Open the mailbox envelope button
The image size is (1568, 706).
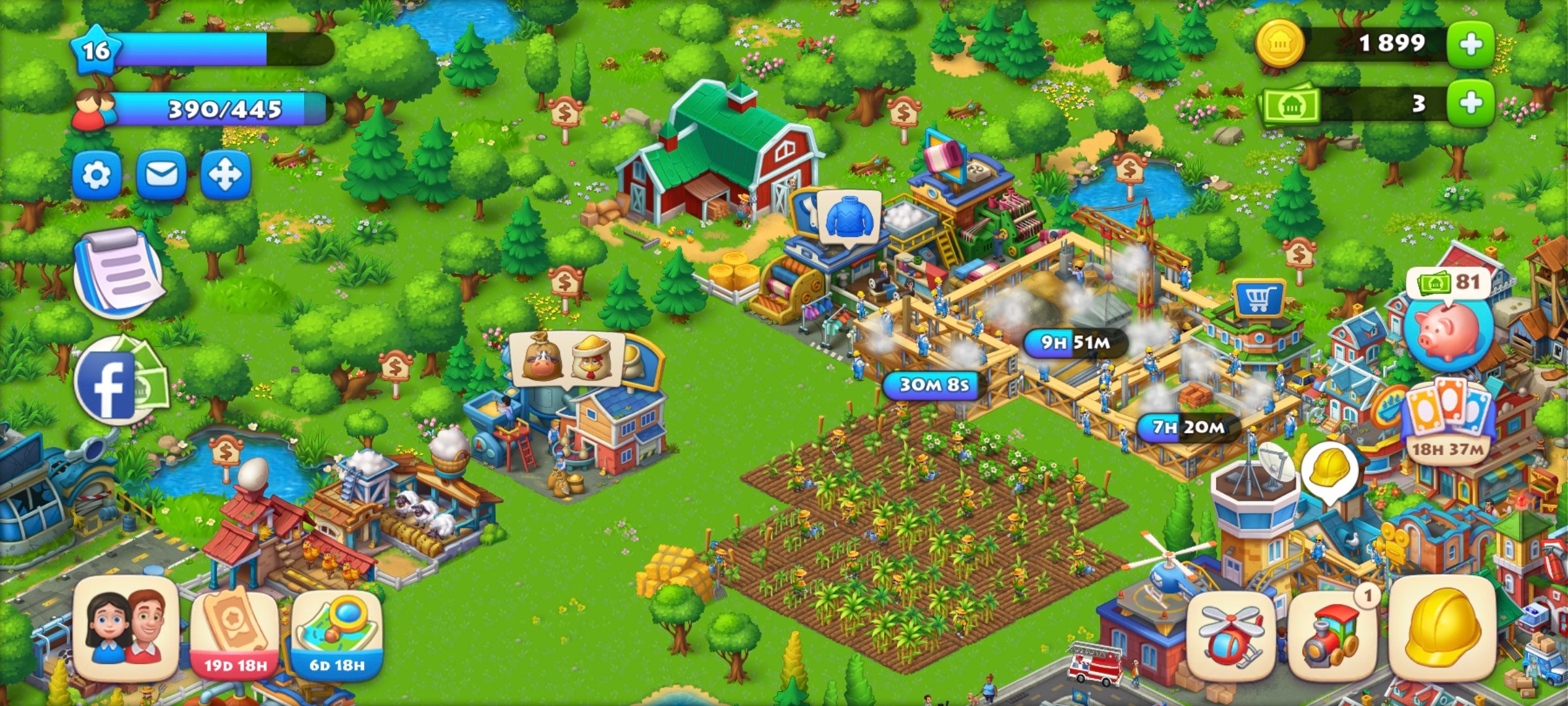coord(161,175)
